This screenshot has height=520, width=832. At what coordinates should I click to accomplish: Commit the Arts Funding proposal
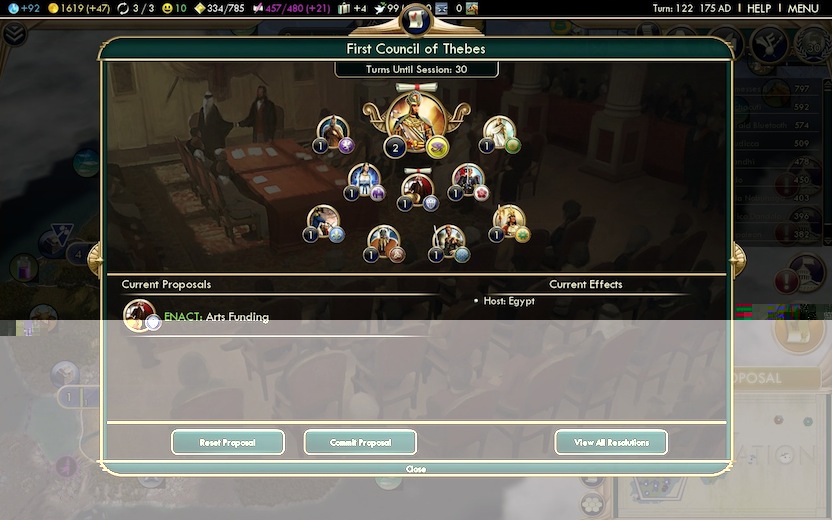pos(360,442)
